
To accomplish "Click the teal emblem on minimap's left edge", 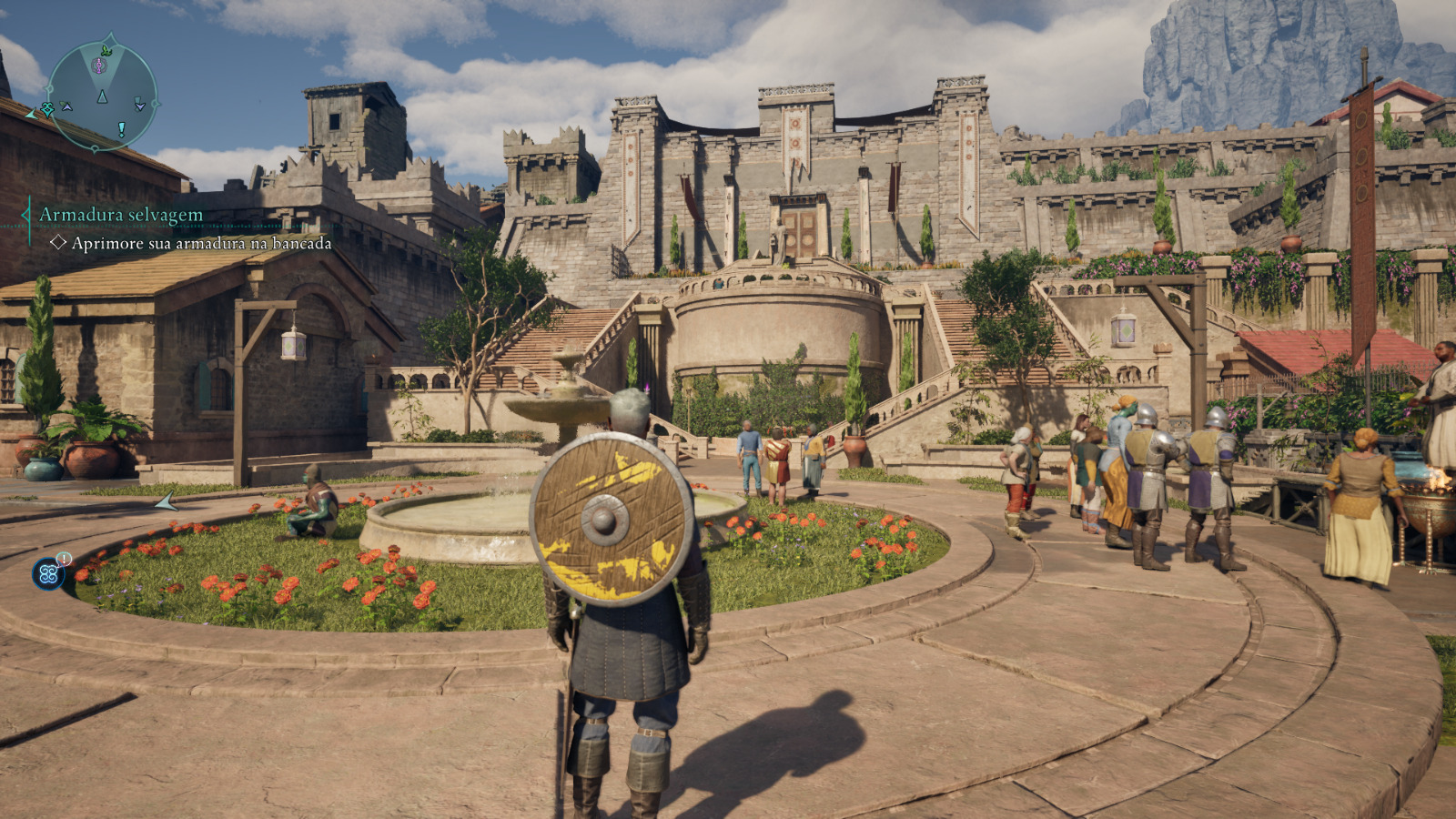I will [47, 109].
